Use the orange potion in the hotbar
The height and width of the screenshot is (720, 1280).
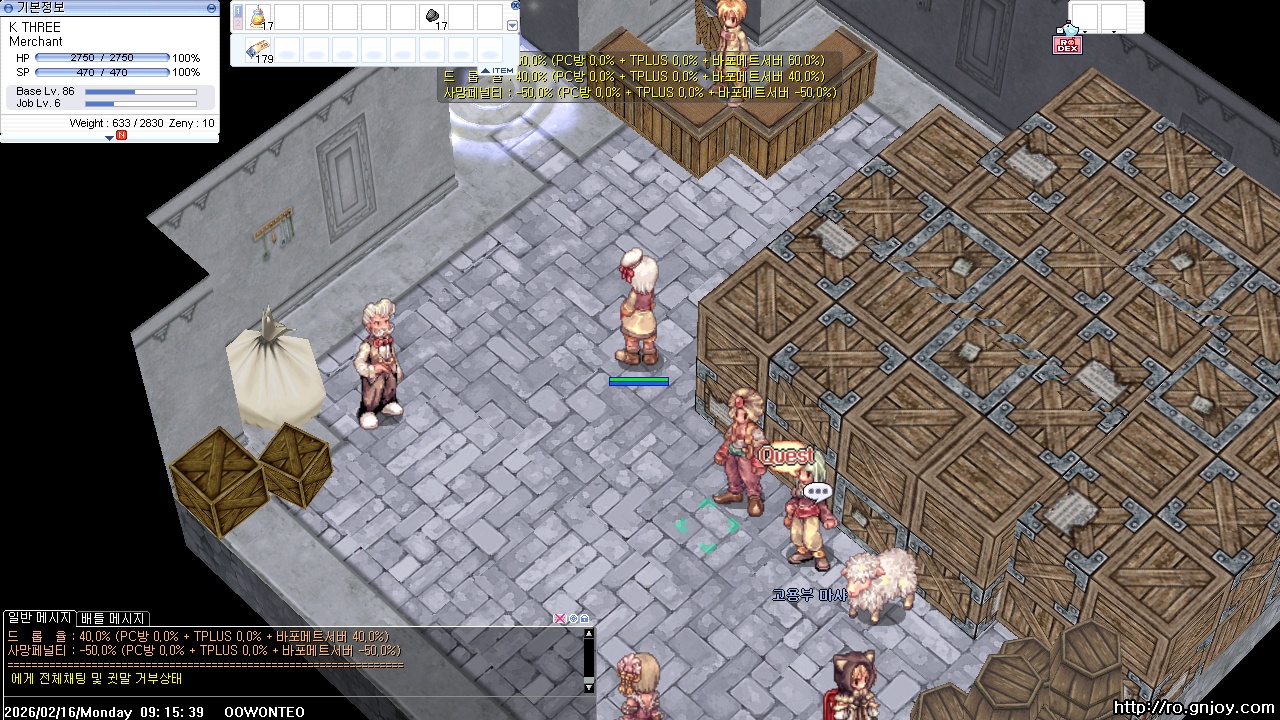click(259, 17)
